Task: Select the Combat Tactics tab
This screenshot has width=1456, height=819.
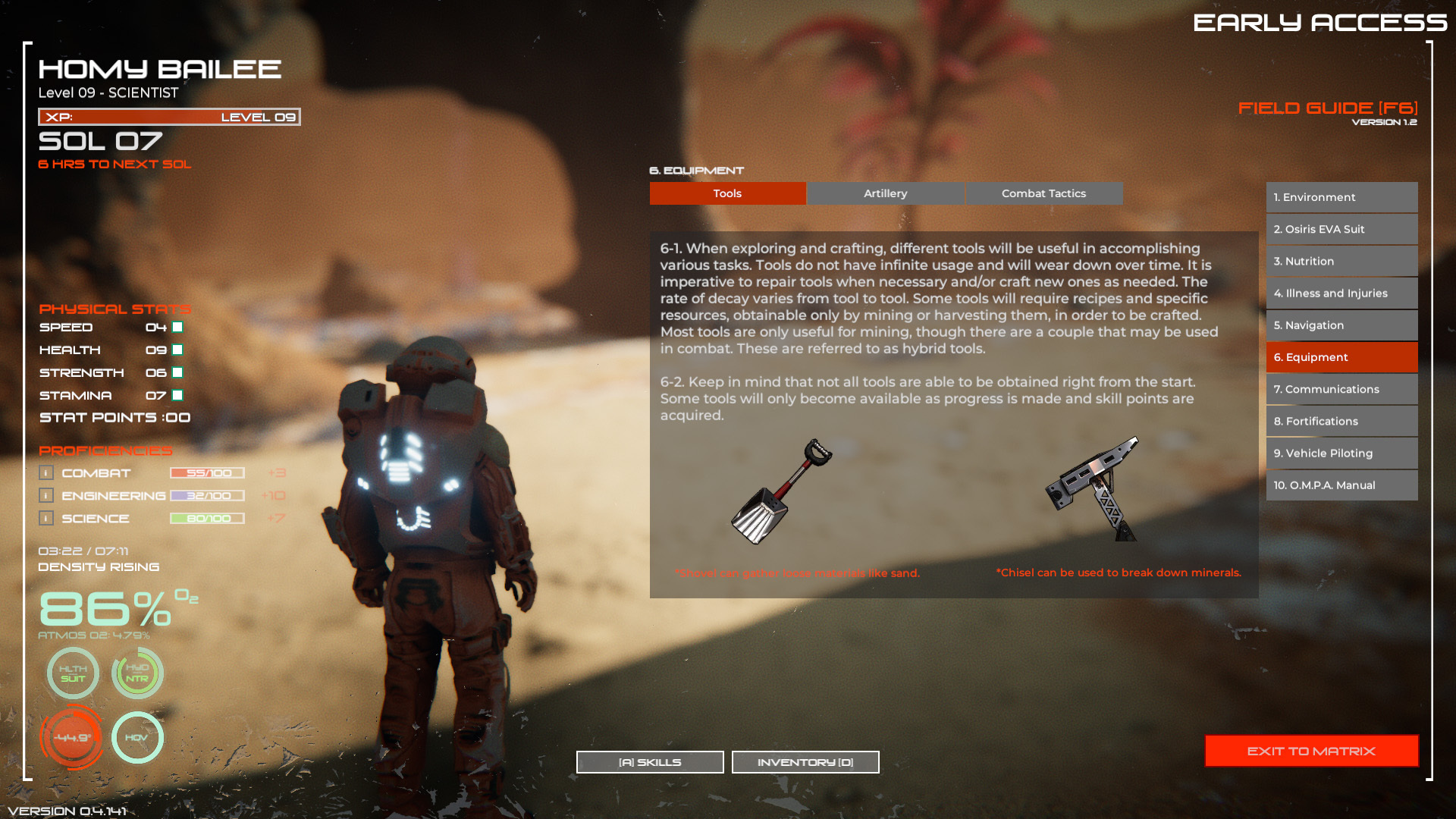Action: click(1043, 193)
